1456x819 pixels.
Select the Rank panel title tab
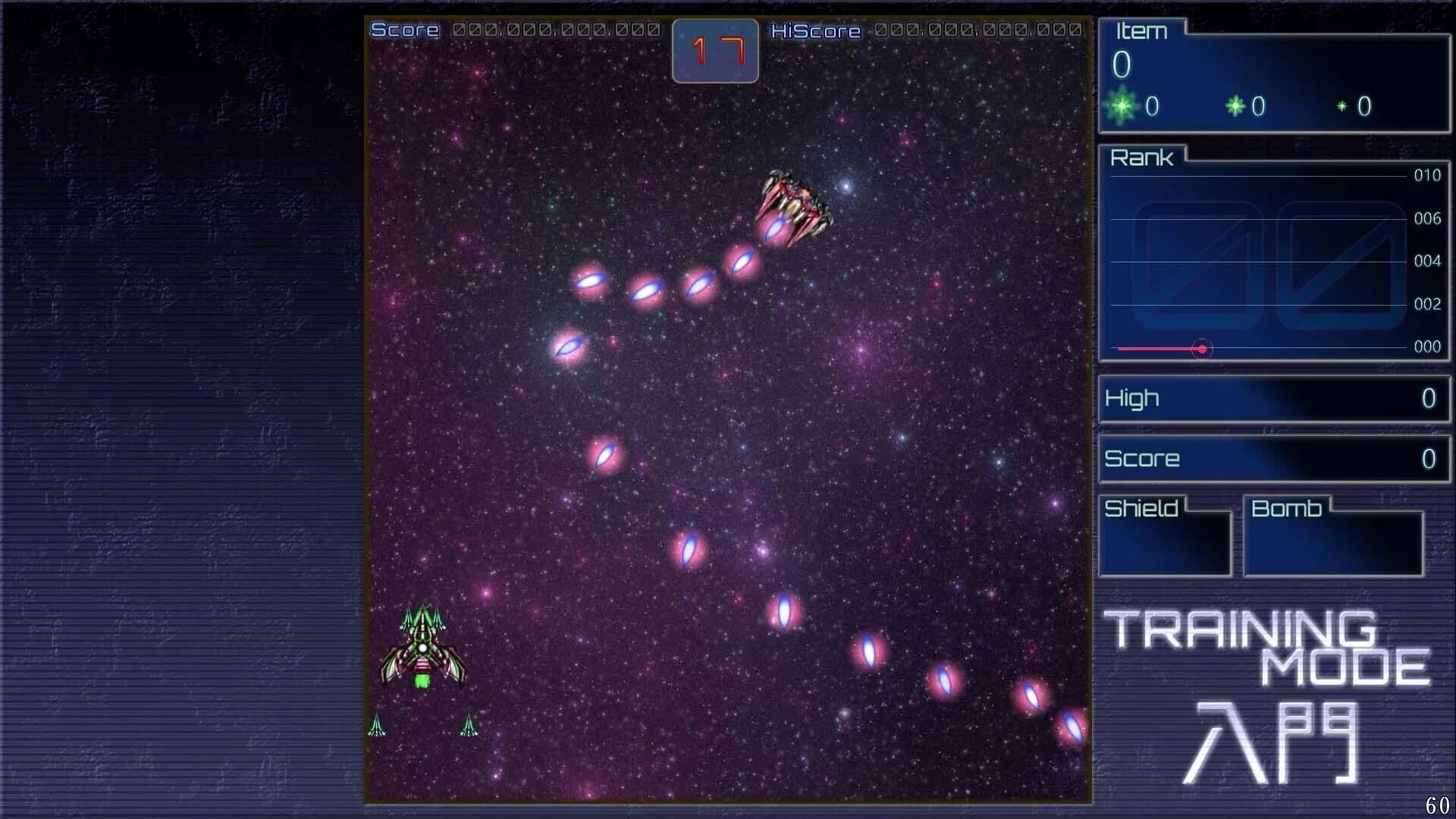tap(1143, 158)
